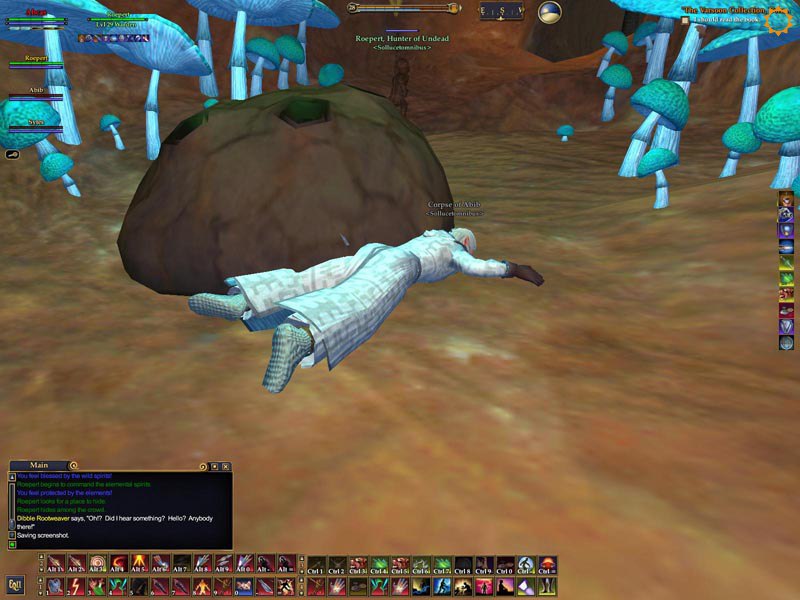Click the compass direction bar

[501, 12]
